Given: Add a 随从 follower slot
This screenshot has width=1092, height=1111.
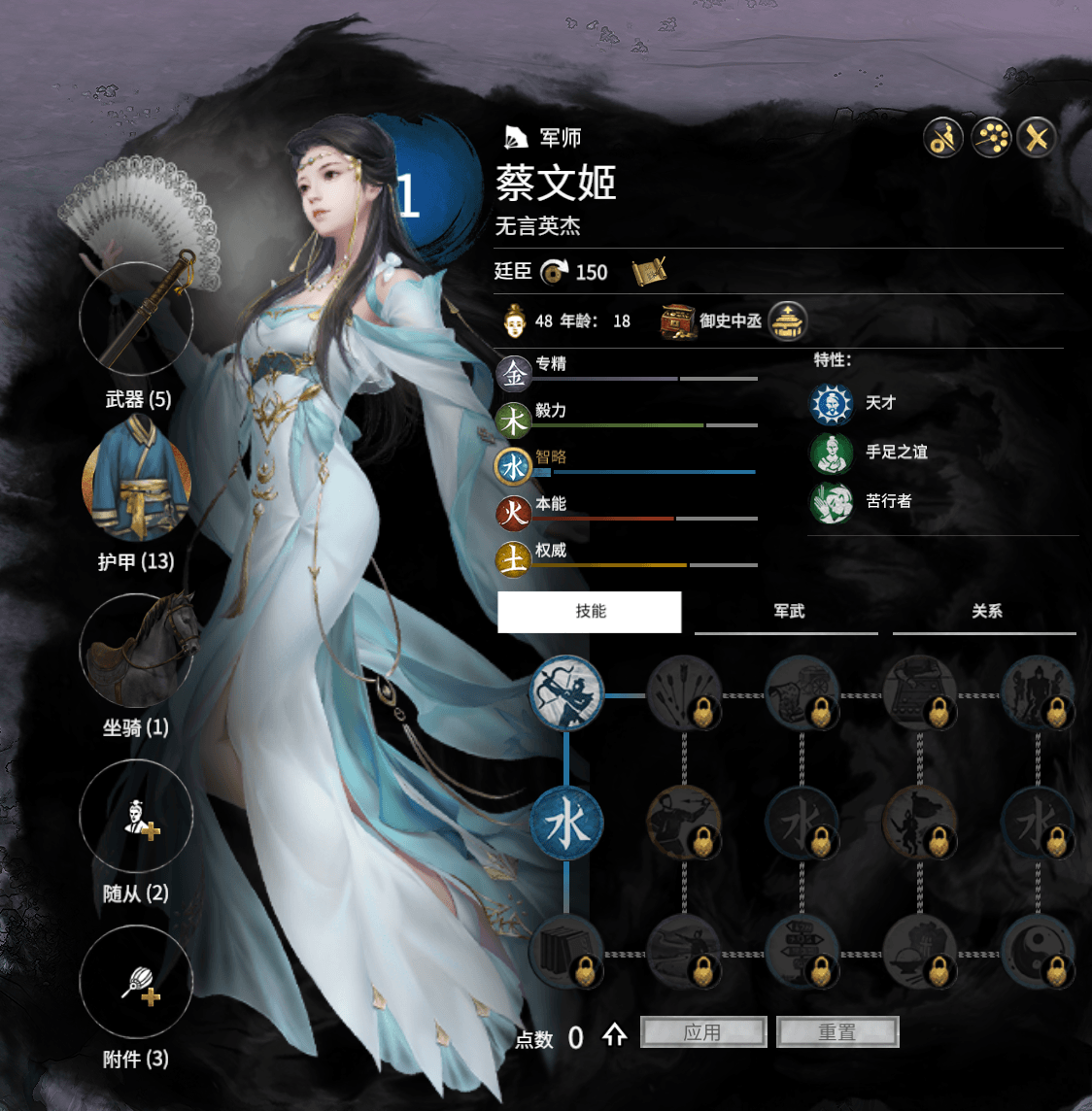Looking at the screenshot, I should coord(136,818).
